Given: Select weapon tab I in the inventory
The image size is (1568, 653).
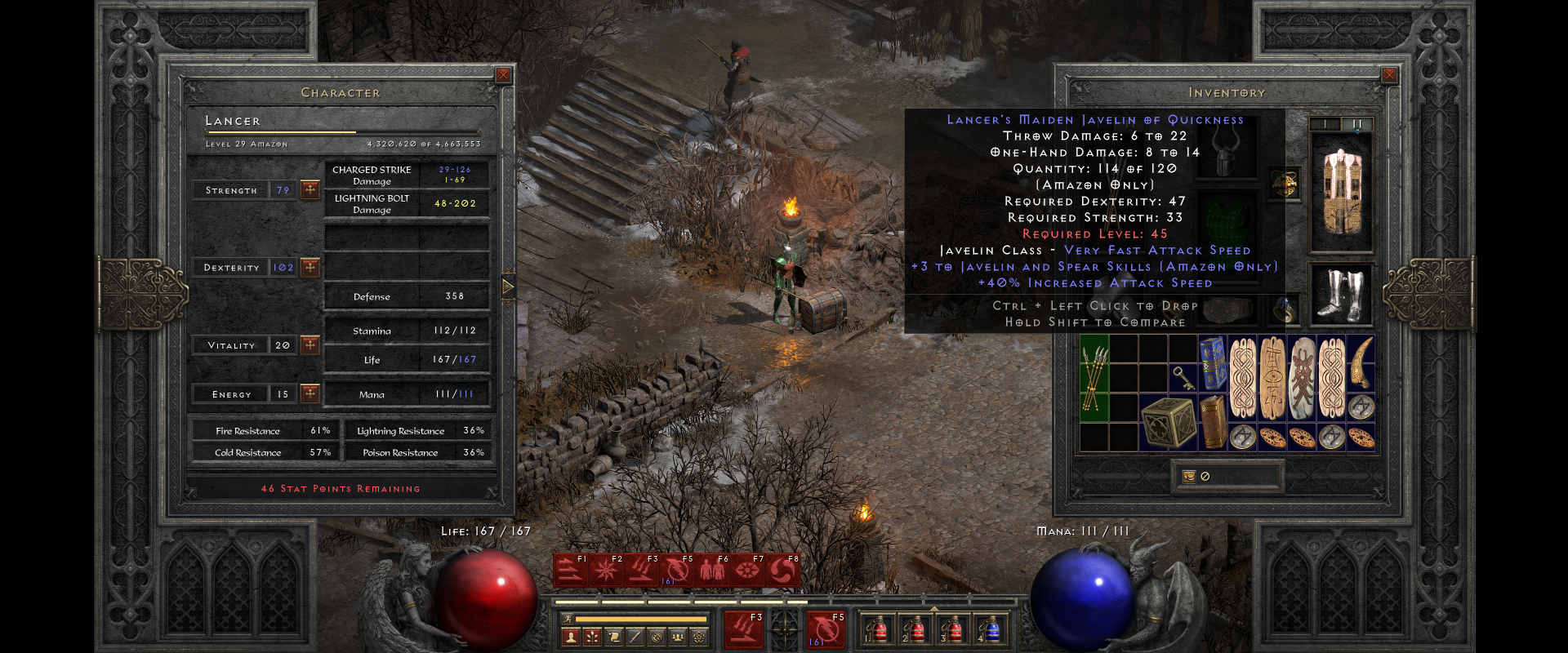Looking at the screenshot, I should point(1325,123).
